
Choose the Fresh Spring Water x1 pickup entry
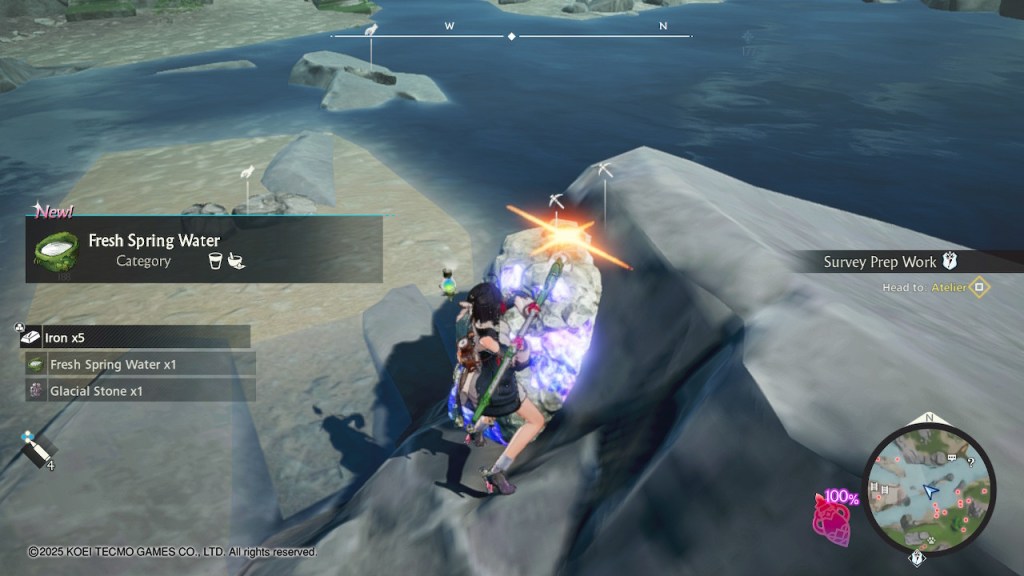point(140,365)
